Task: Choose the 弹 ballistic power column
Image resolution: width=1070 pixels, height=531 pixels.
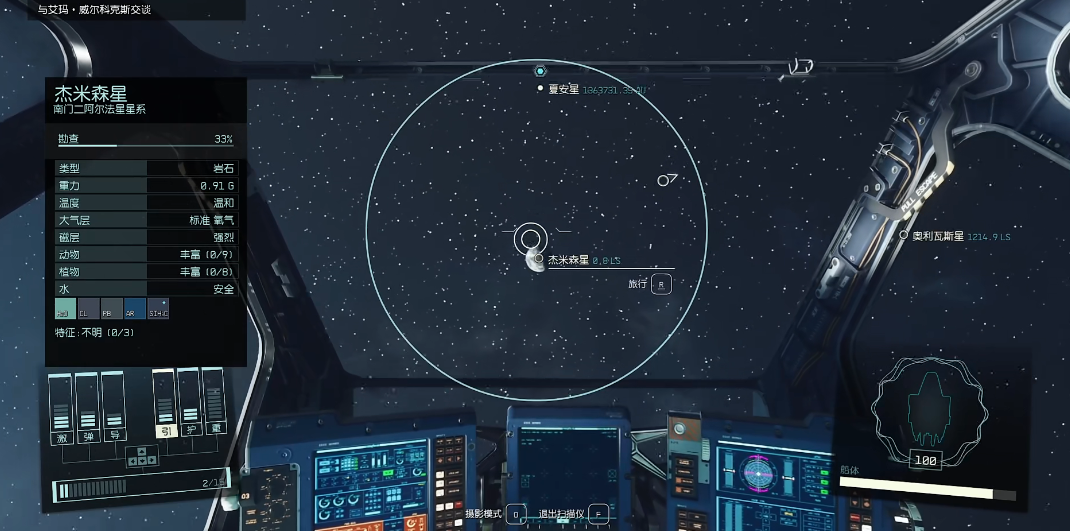Action: pyautogui.click(x=87, y=406)
